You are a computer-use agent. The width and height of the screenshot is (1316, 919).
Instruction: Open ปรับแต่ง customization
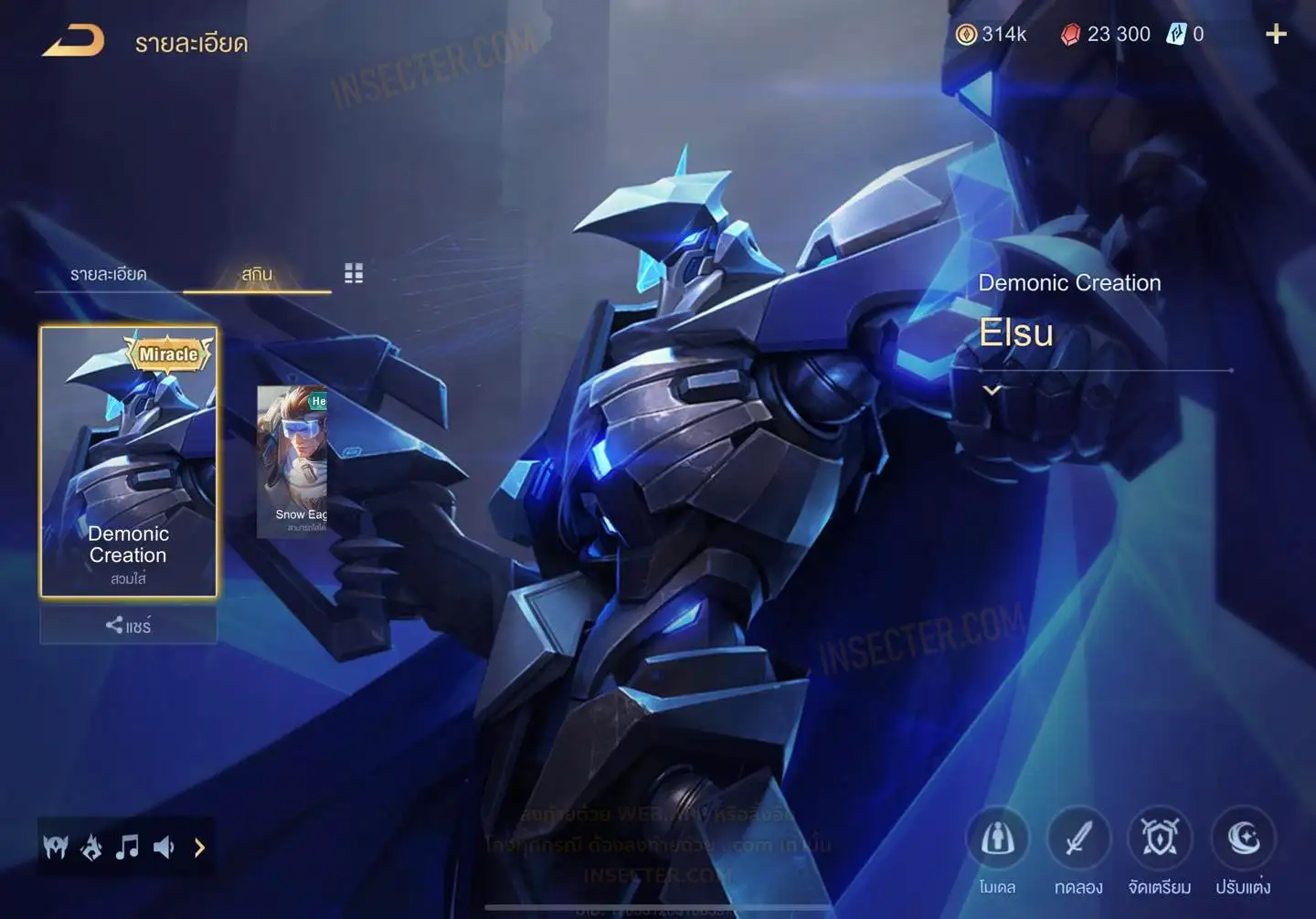1243,840
